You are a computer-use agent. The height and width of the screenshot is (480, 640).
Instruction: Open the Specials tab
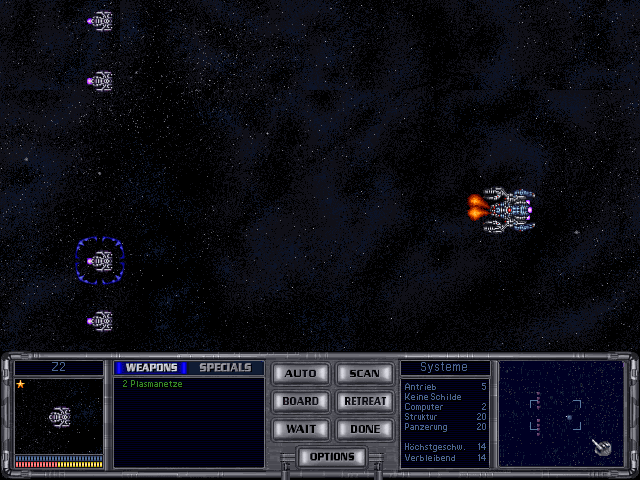pos(225,368)
